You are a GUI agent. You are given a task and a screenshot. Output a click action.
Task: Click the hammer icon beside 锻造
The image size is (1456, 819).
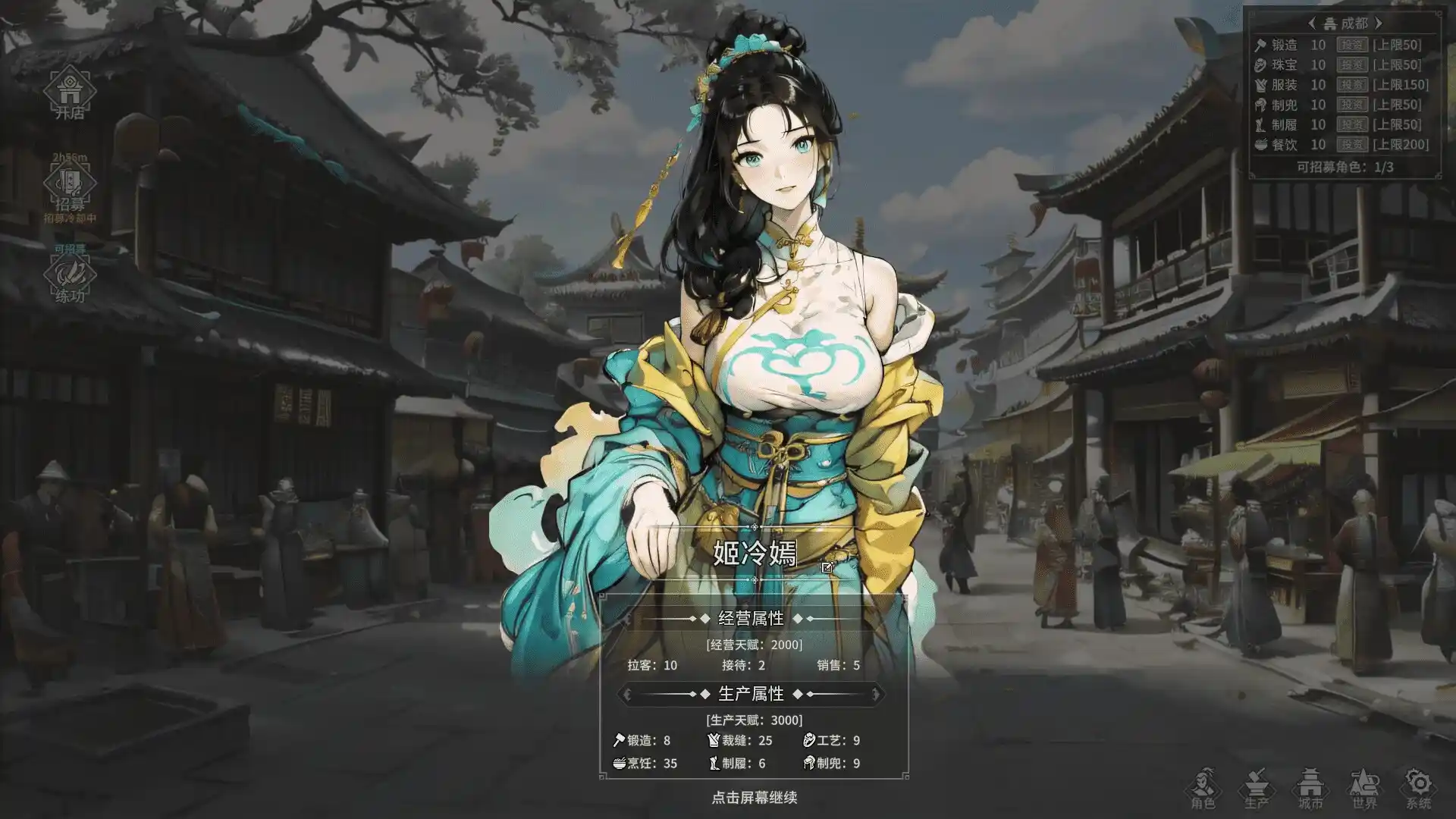click(x=1261, y=45)
